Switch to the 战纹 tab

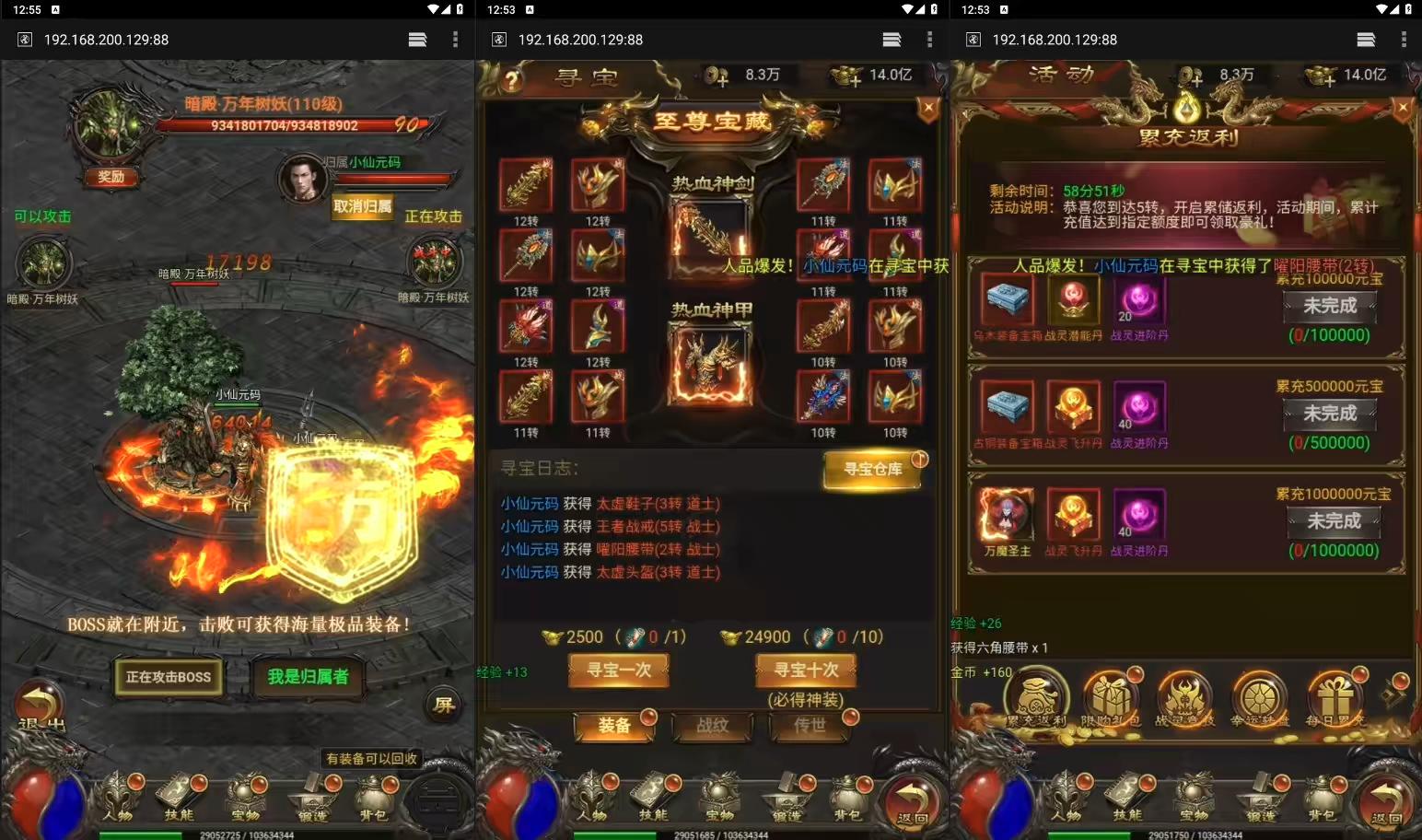713,728
